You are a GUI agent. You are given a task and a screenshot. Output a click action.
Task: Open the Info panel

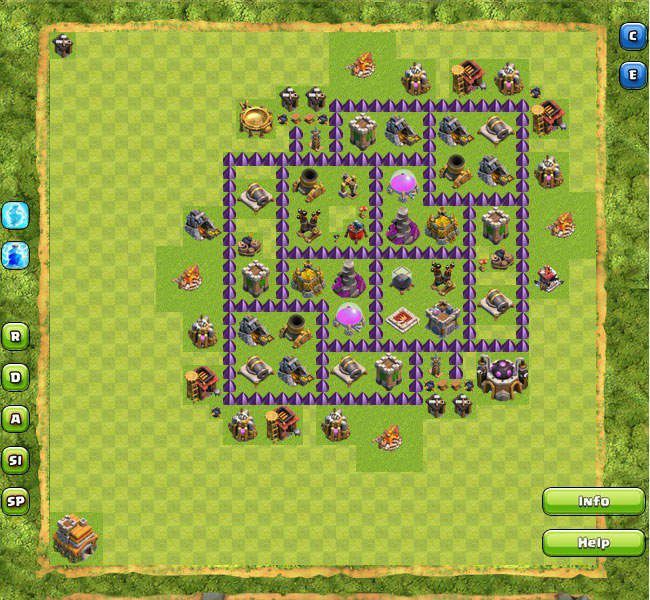[x=593, y=501]
